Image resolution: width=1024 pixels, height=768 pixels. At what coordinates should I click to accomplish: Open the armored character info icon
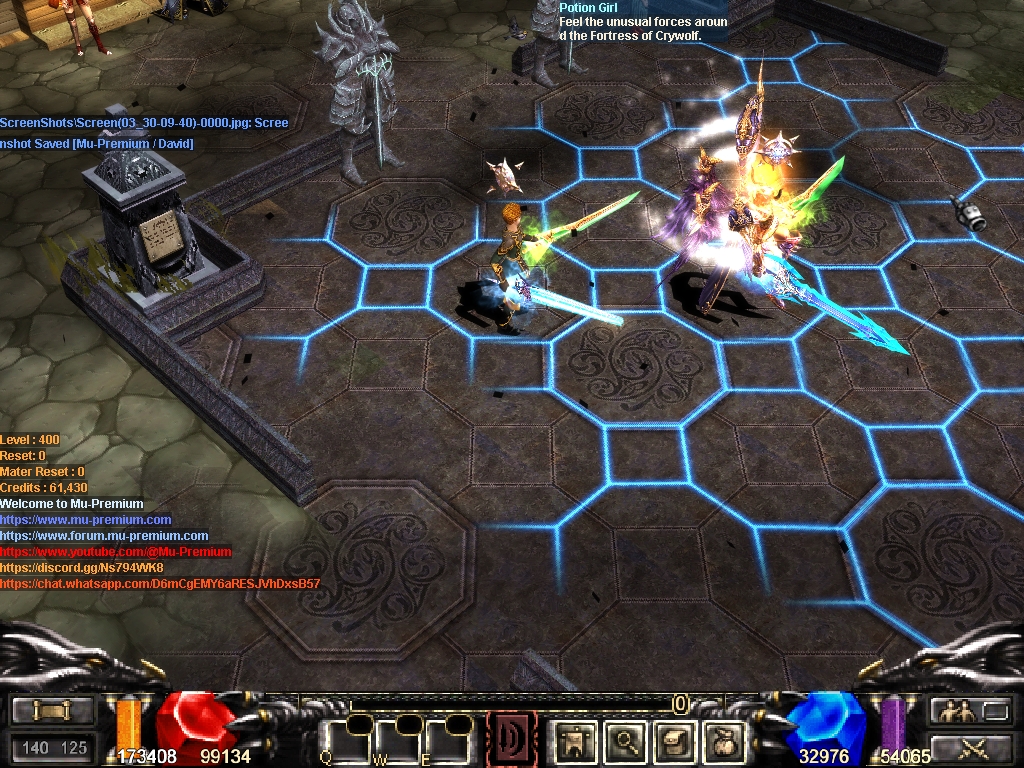tap(576, 742)
